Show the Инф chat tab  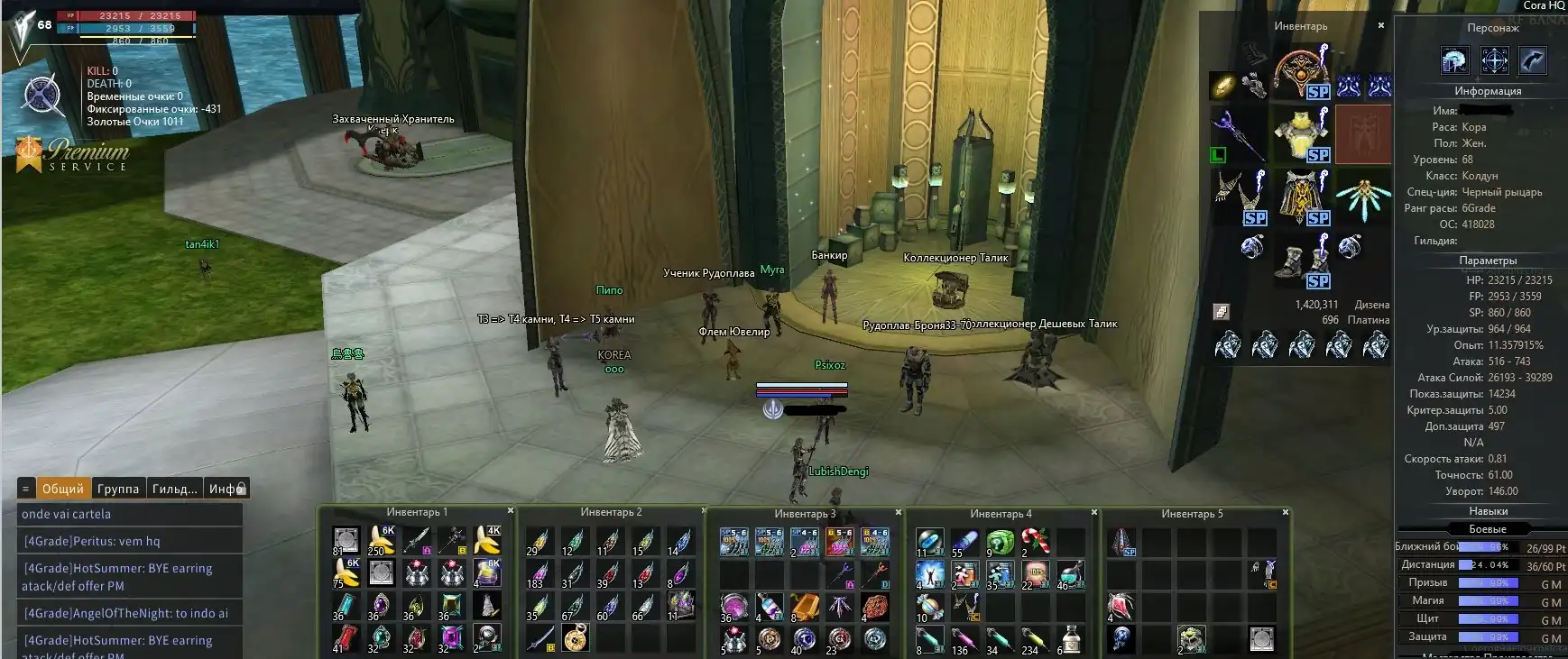click(226, 489)
